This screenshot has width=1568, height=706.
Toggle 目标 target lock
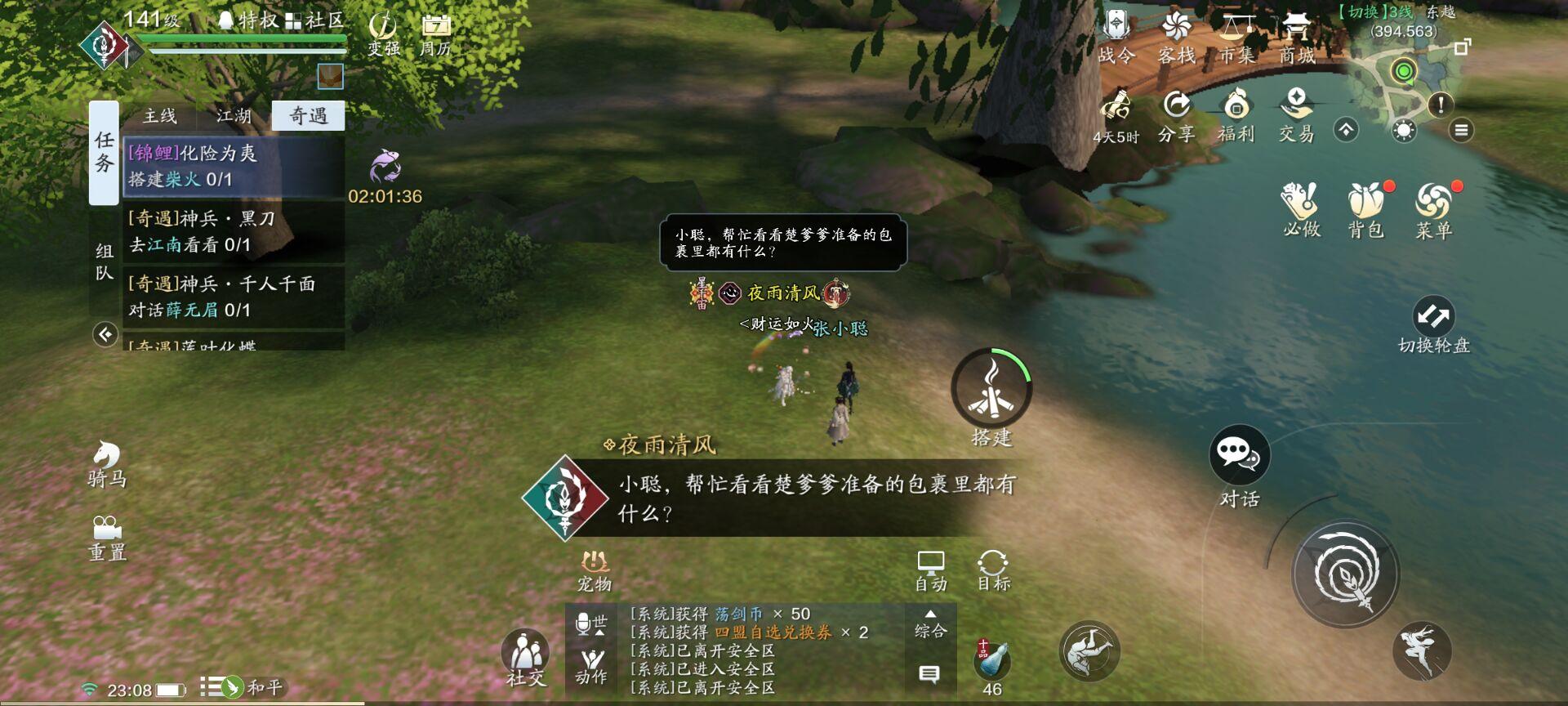click(994, 568)
